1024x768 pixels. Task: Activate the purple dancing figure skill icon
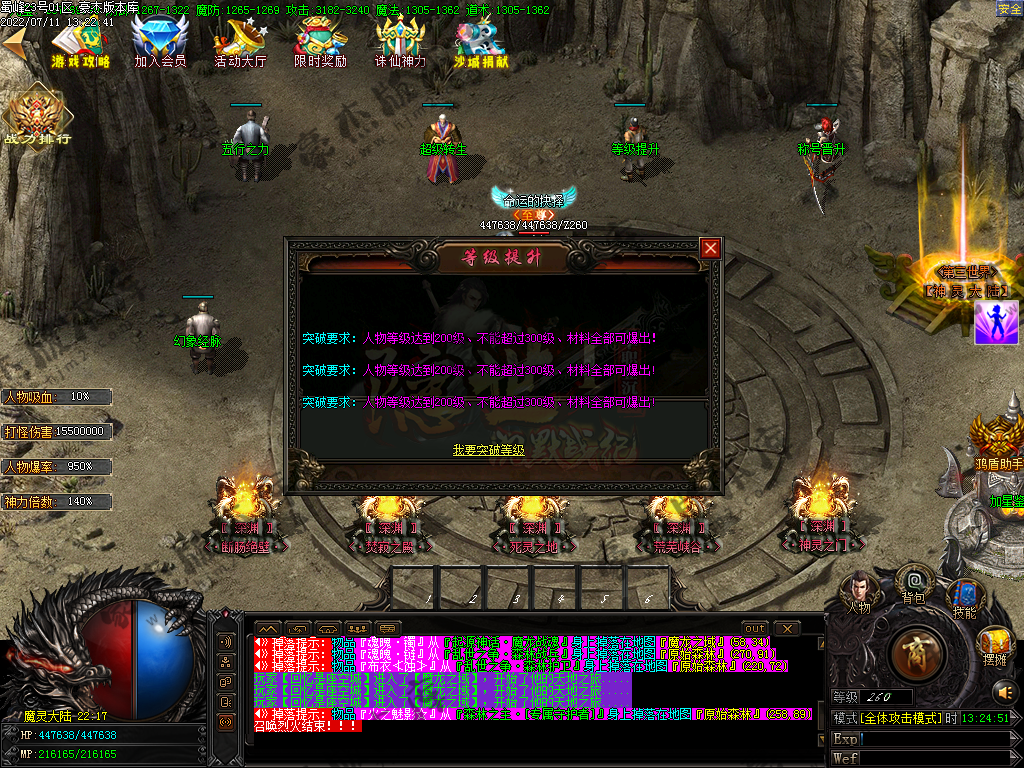(996, 322)
